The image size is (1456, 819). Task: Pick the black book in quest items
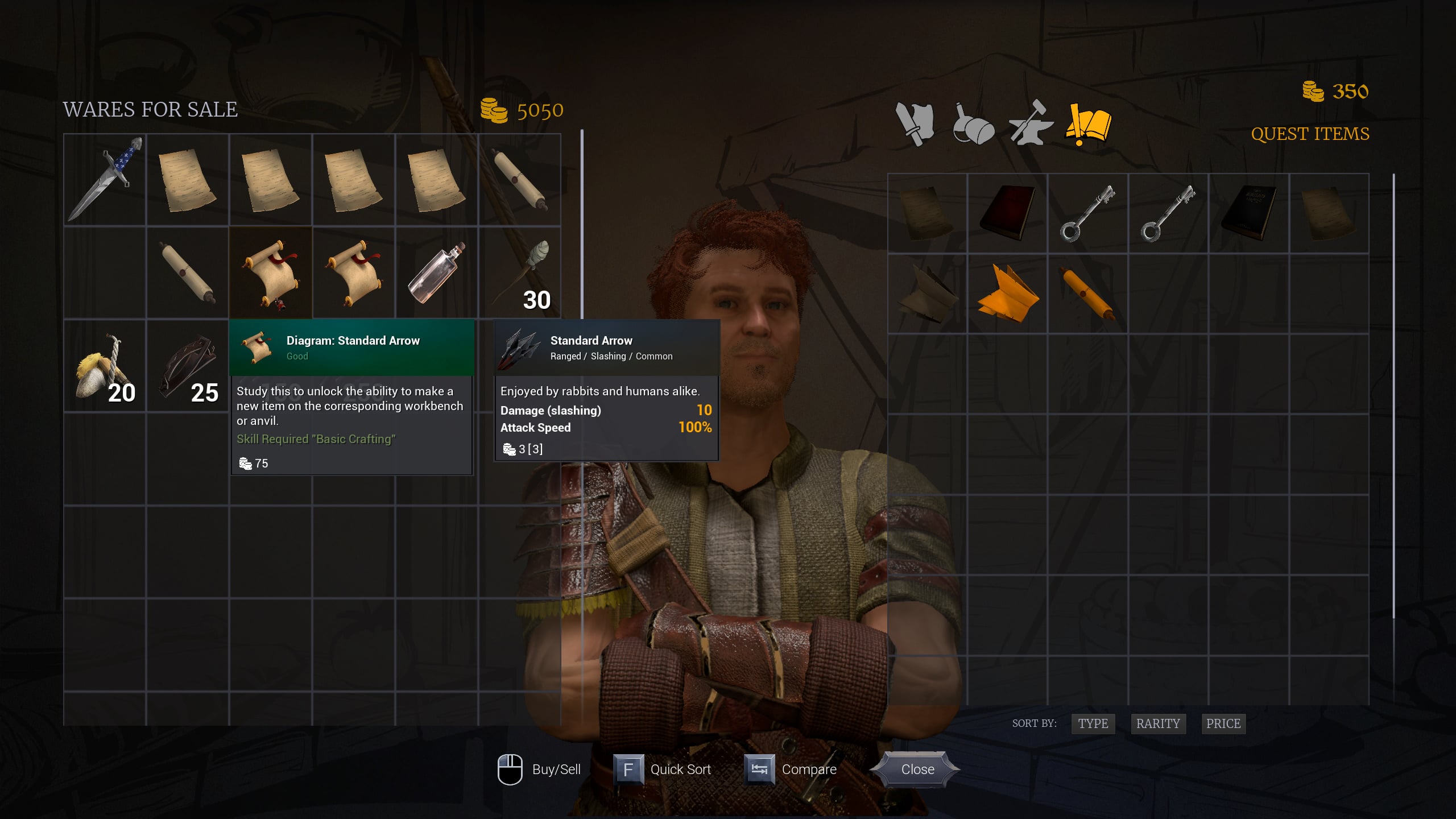[1248, 213]
